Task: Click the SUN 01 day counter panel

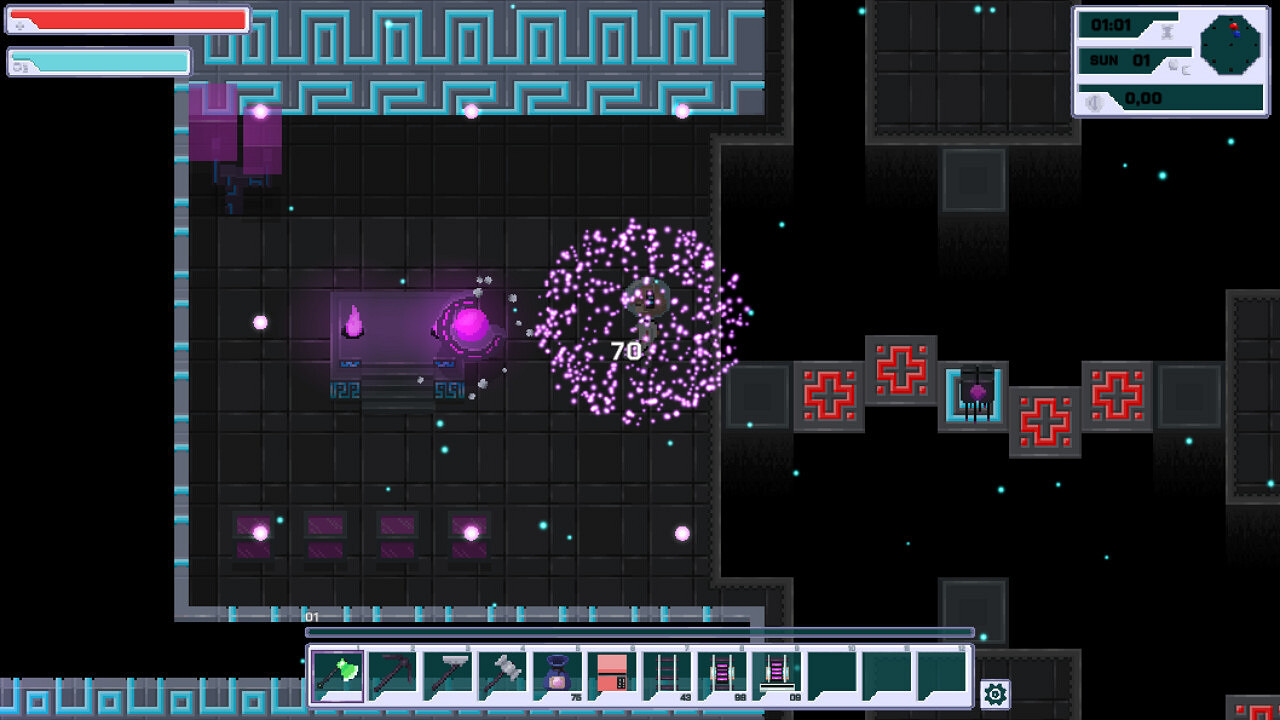Action: pyautogui.click(x=1120, y=60)
